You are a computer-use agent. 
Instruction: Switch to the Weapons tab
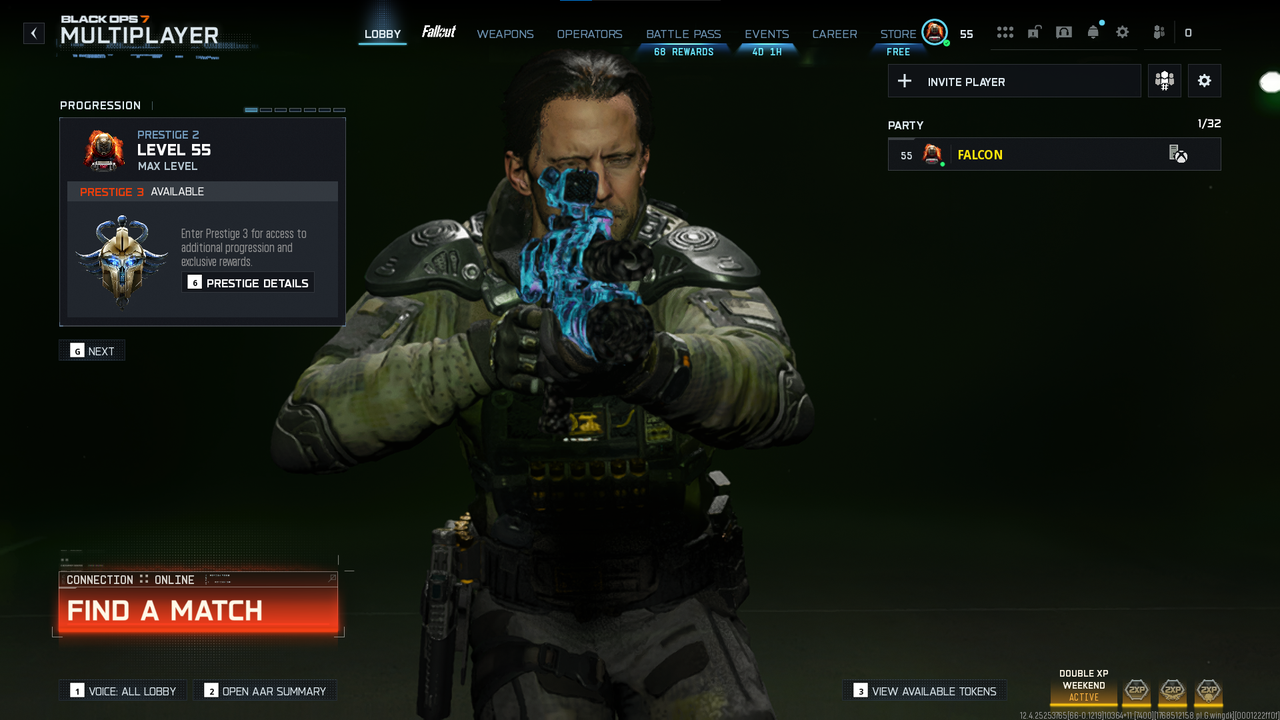(505, 34)
